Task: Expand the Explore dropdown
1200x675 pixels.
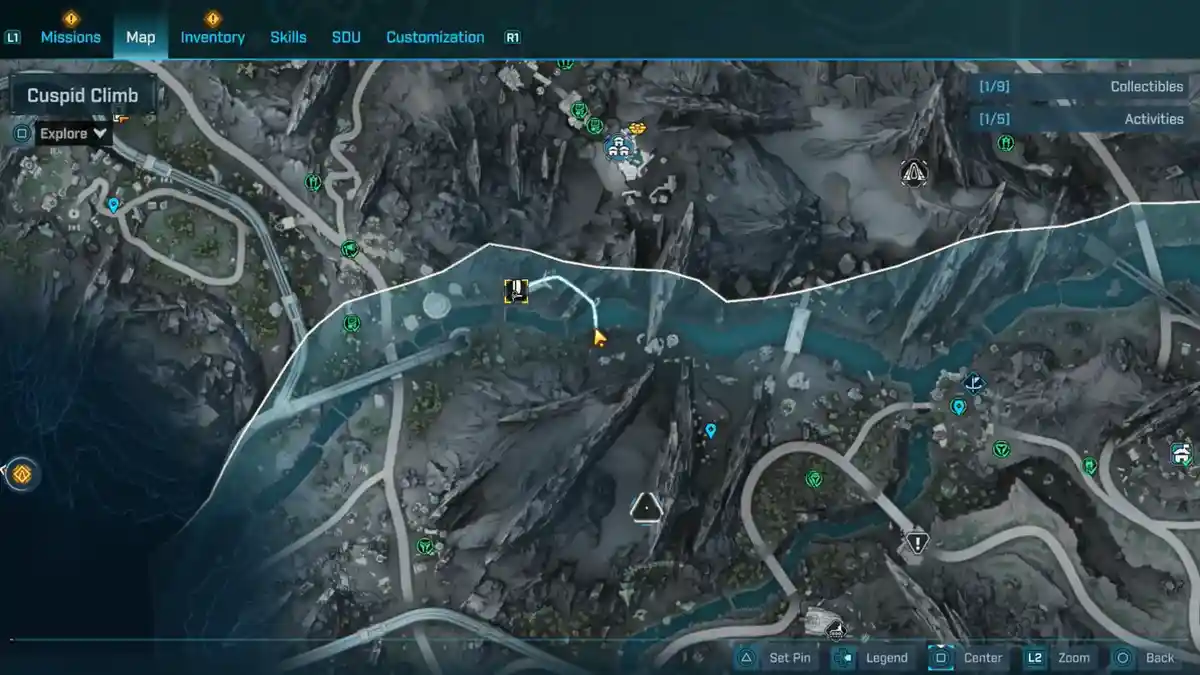Action: pyautogui.click(x=73, y=133)
